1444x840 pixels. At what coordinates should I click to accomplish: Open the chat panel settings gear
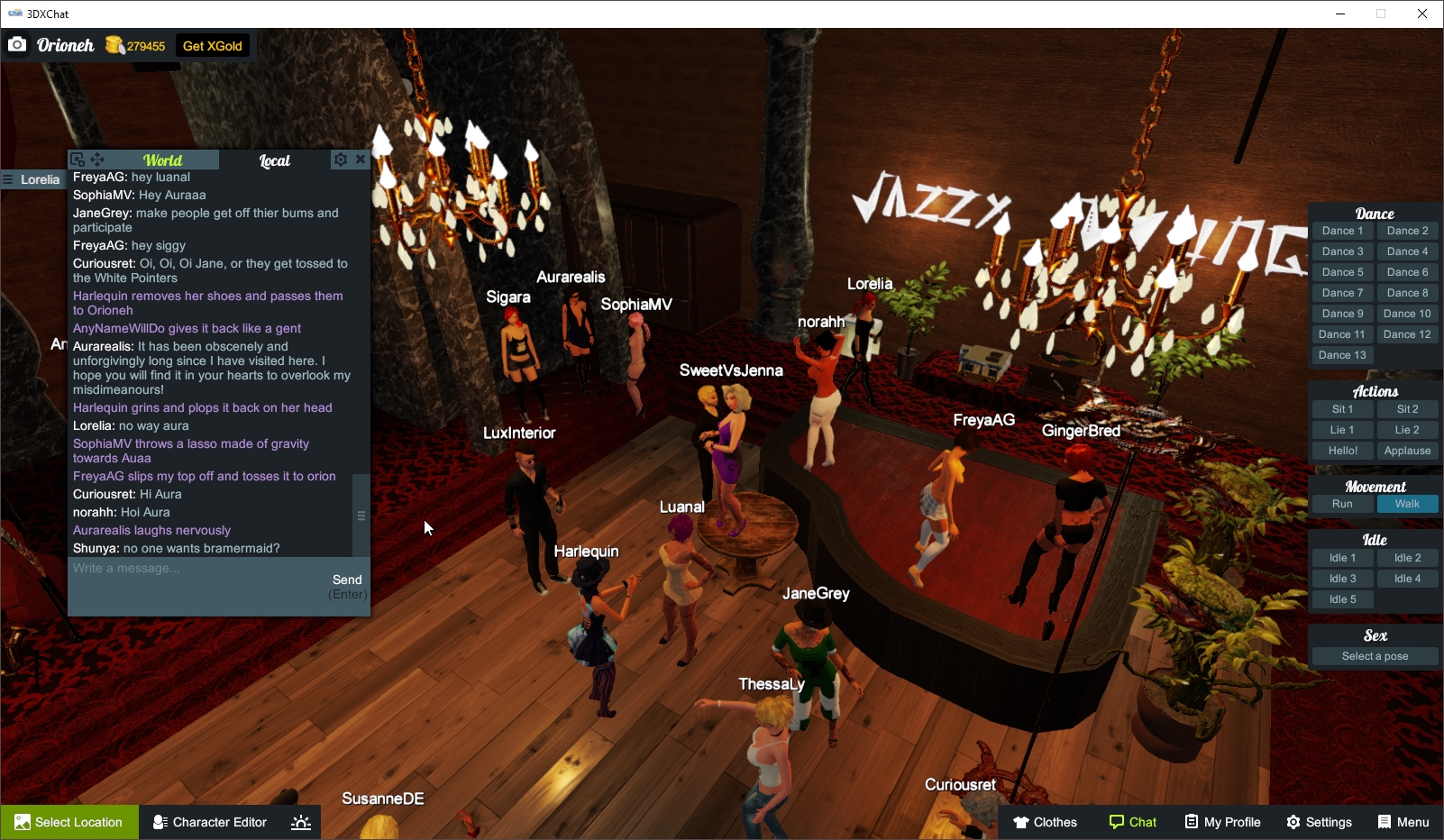[x=341, y=159]
